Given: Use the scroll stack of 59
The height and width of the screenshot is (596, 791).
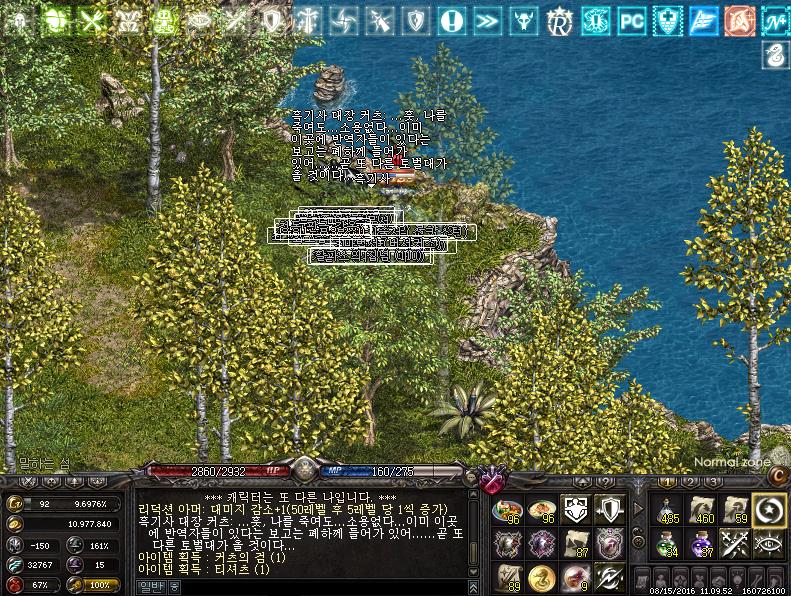Looking at the screenshot, I should tap(736, 510).
